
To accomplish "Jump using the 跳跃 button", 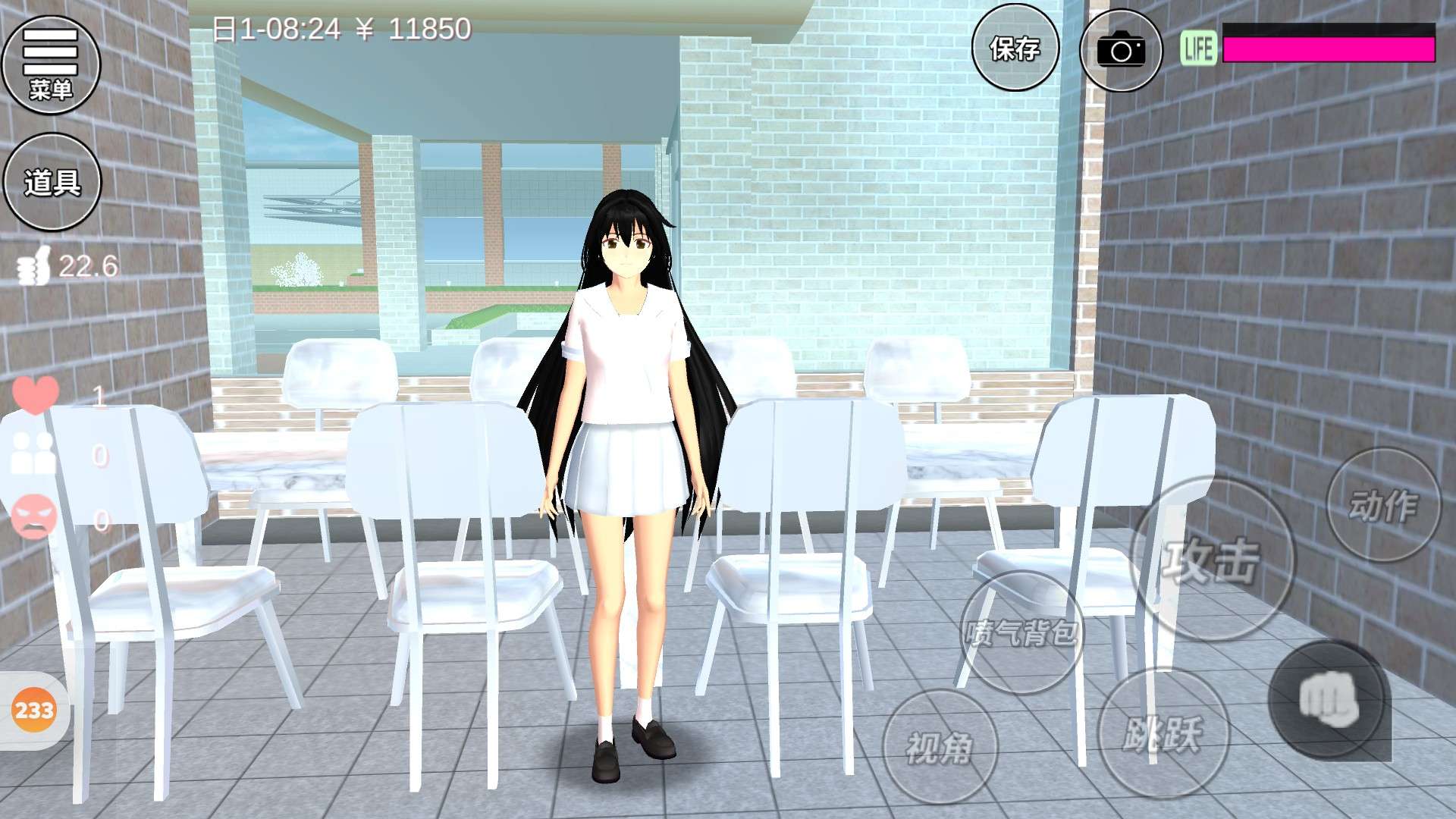I will [x=1162, y=733].
